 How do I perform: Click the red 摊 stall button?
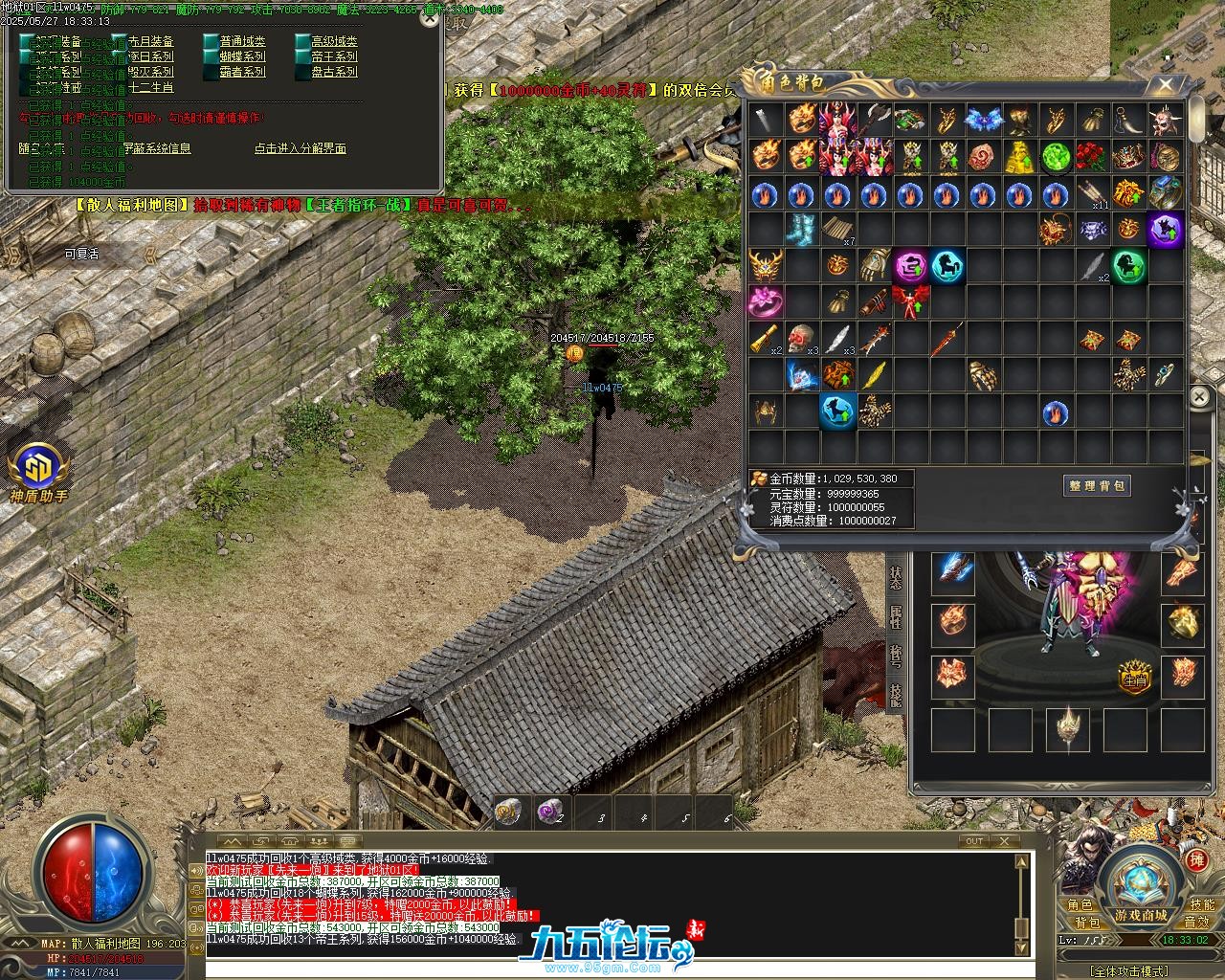point(1196,860)
